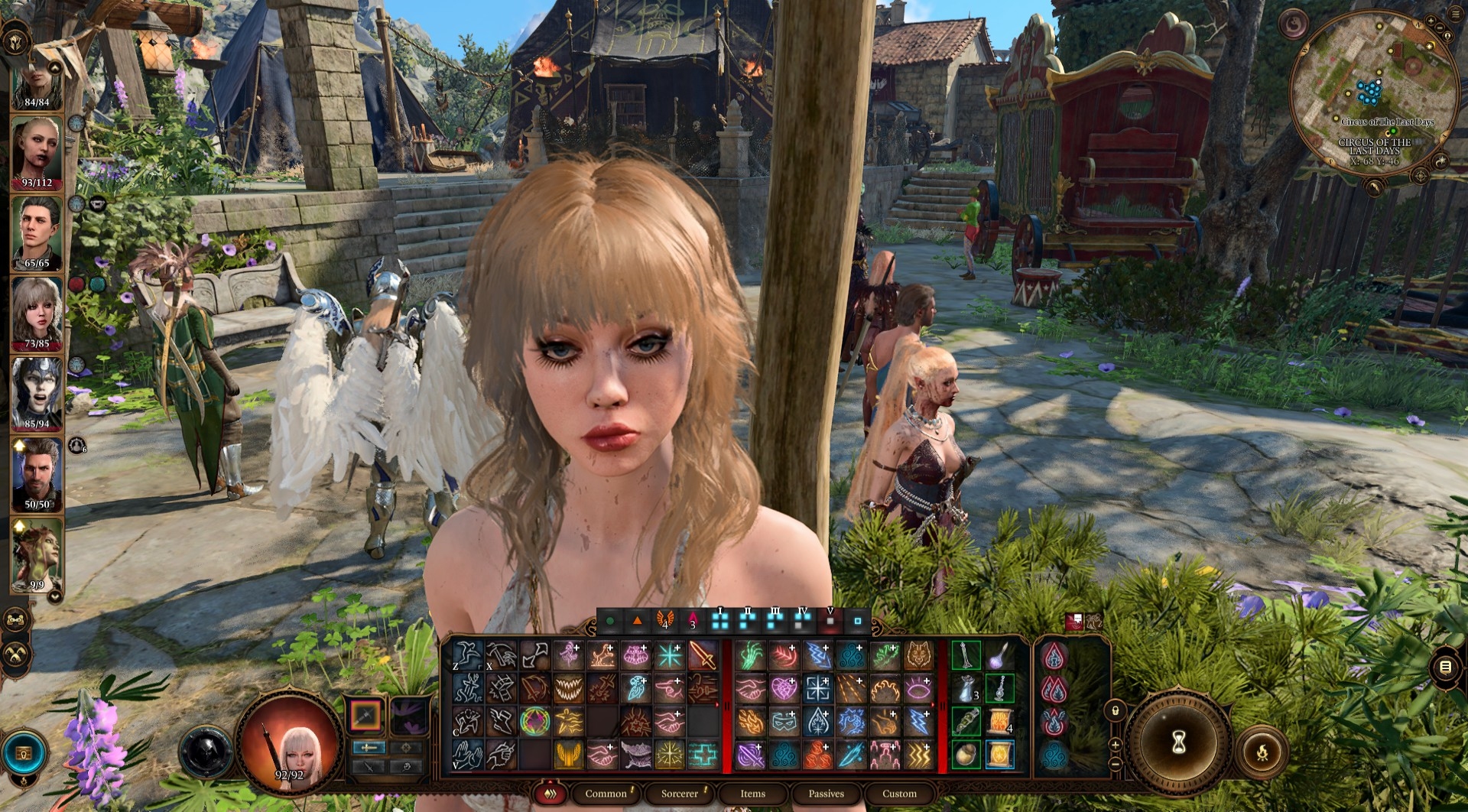Open the Items hotbar tab

click(x=752, y=794)
